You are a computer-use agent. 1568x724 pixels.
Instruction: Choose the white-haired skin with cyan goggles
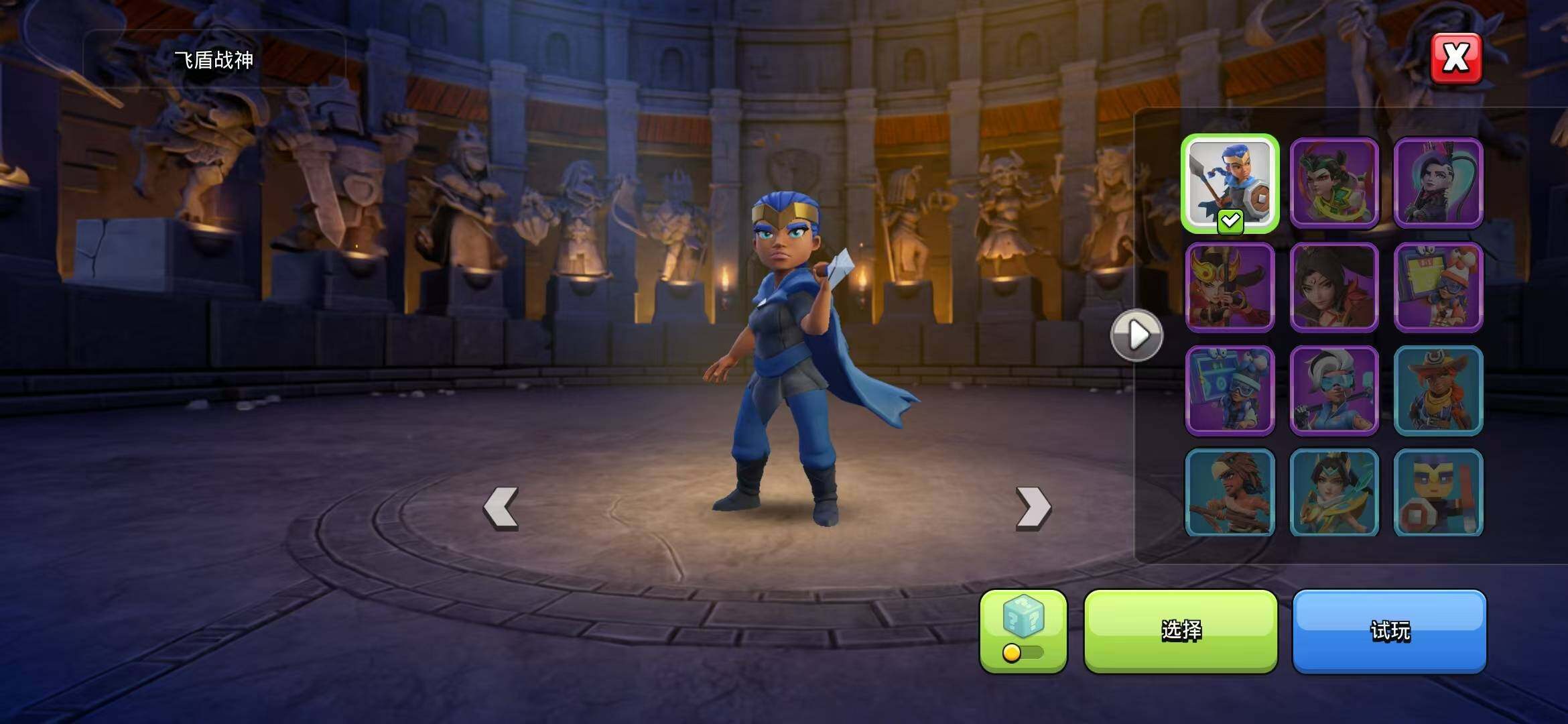click(1333, 390)
